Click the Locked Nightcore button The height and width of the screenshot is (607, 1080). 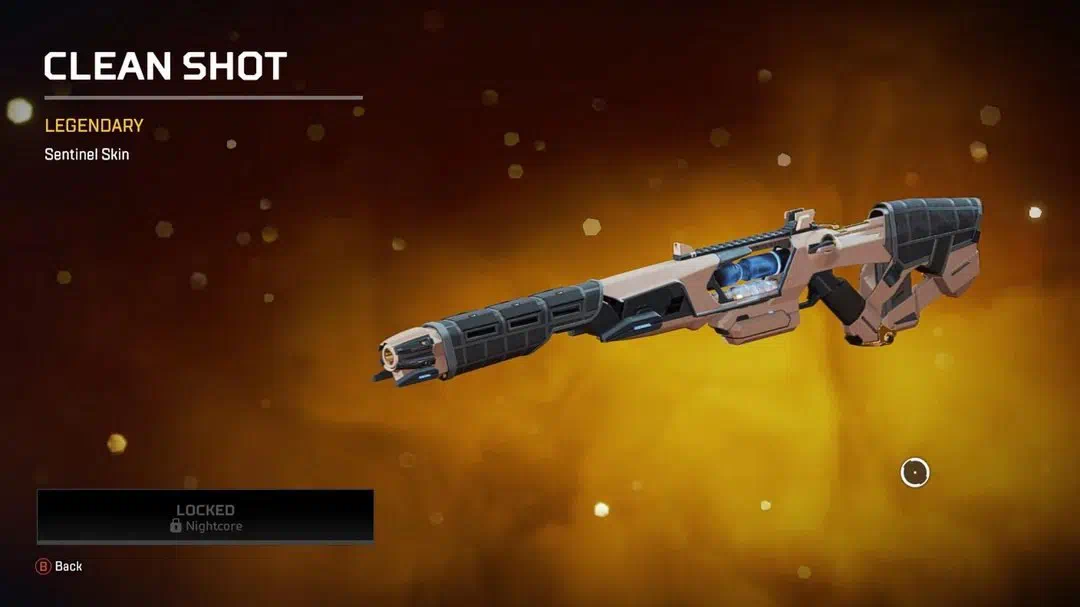(x=205, y=516)
